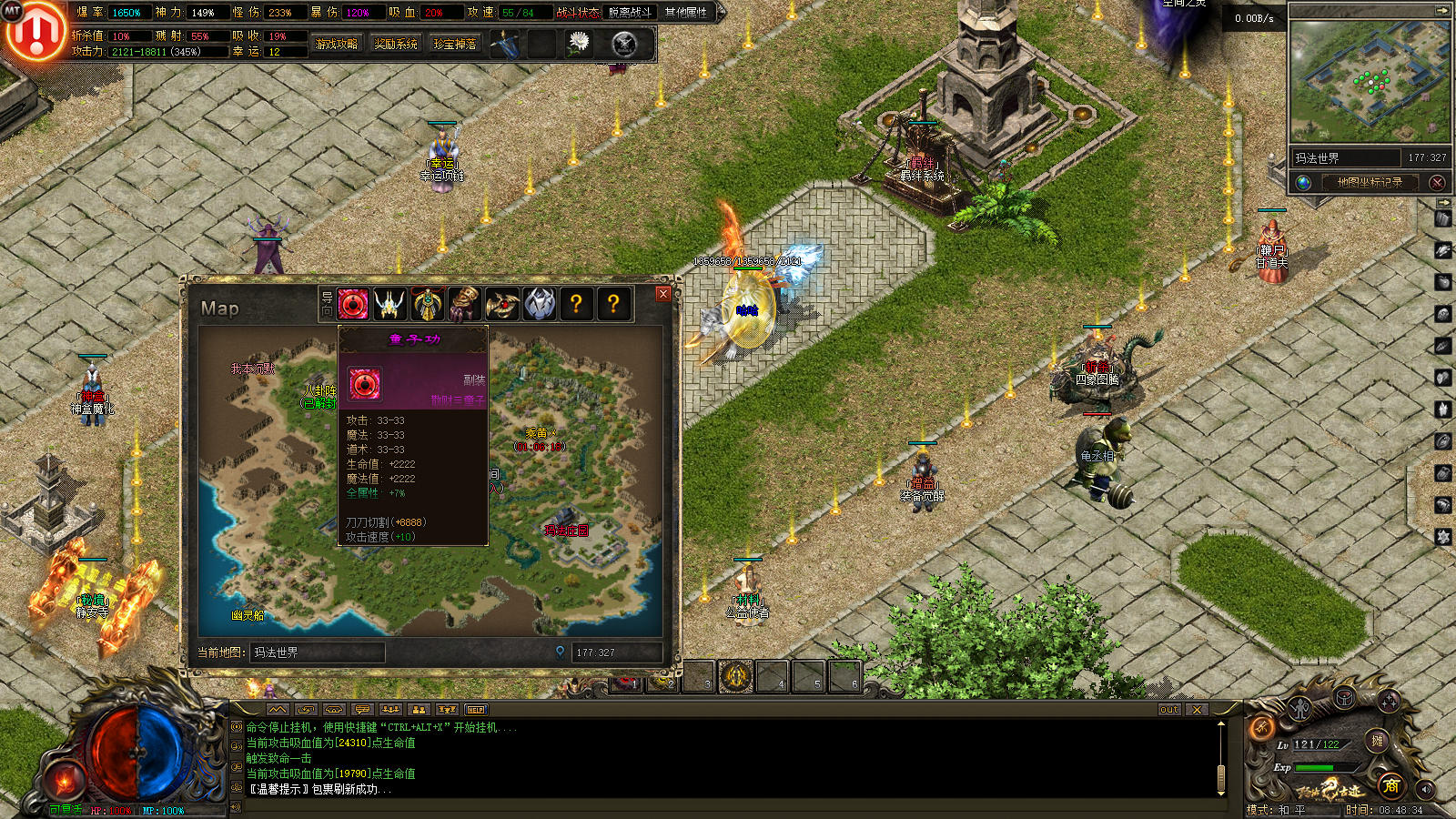This screenshot has height=819, width=1456.
Task: Open 地图坐标记录 map coordinate records
Action: pos(1370,182)
